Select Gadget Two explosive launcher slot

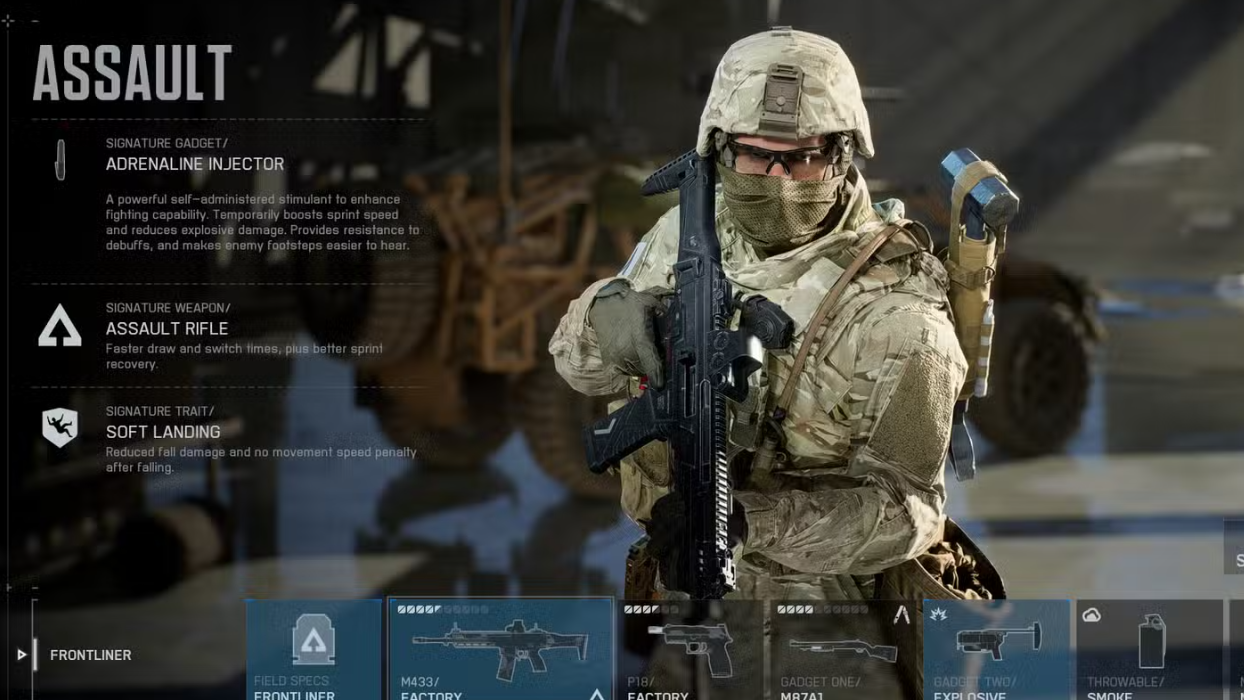click(x=996, y=649)
